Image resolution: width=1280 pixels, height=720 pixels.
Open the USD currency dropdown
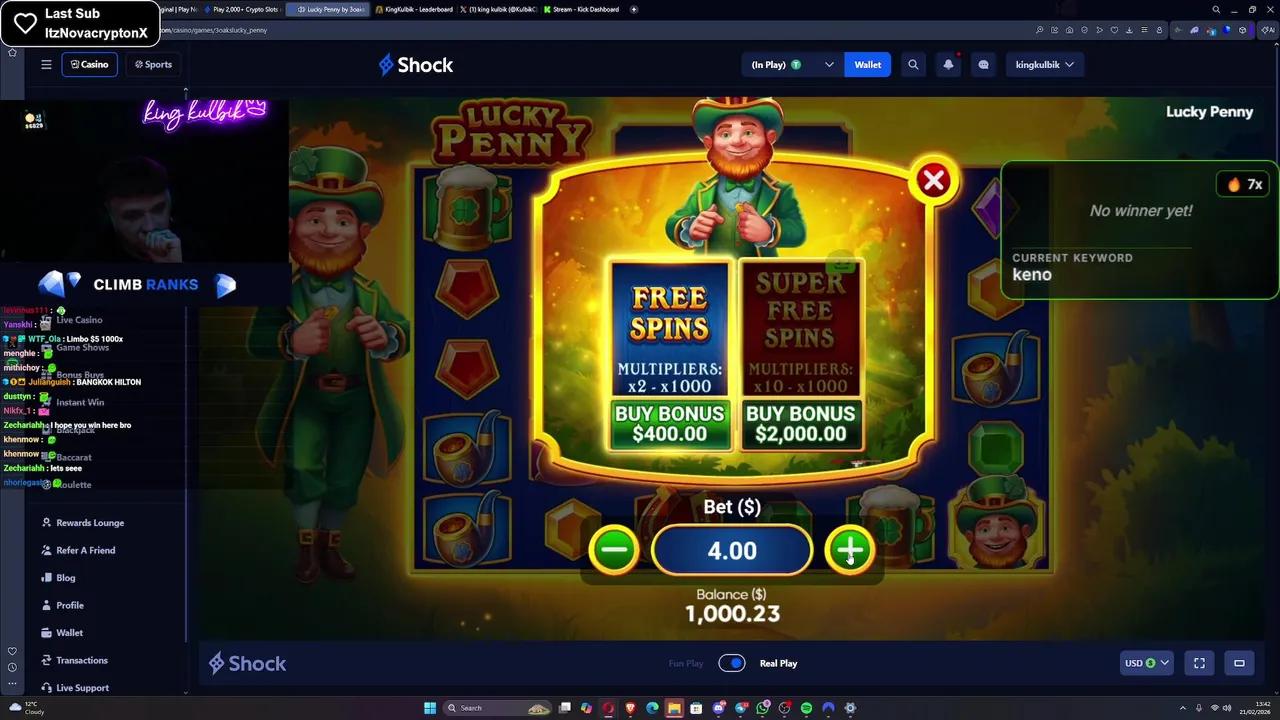pyautogui.click(x=1145, y=663)
